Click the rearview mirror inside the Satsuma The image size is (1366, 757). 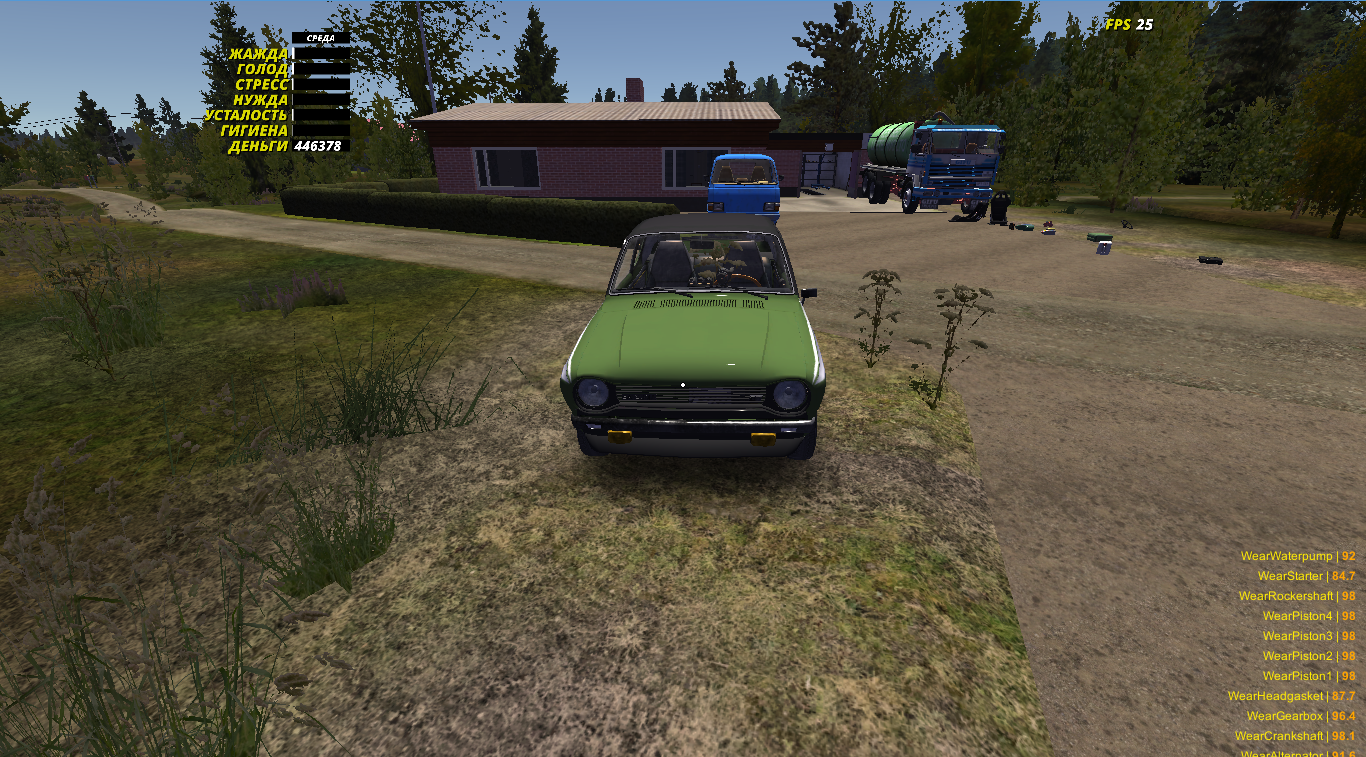[700, 246]
